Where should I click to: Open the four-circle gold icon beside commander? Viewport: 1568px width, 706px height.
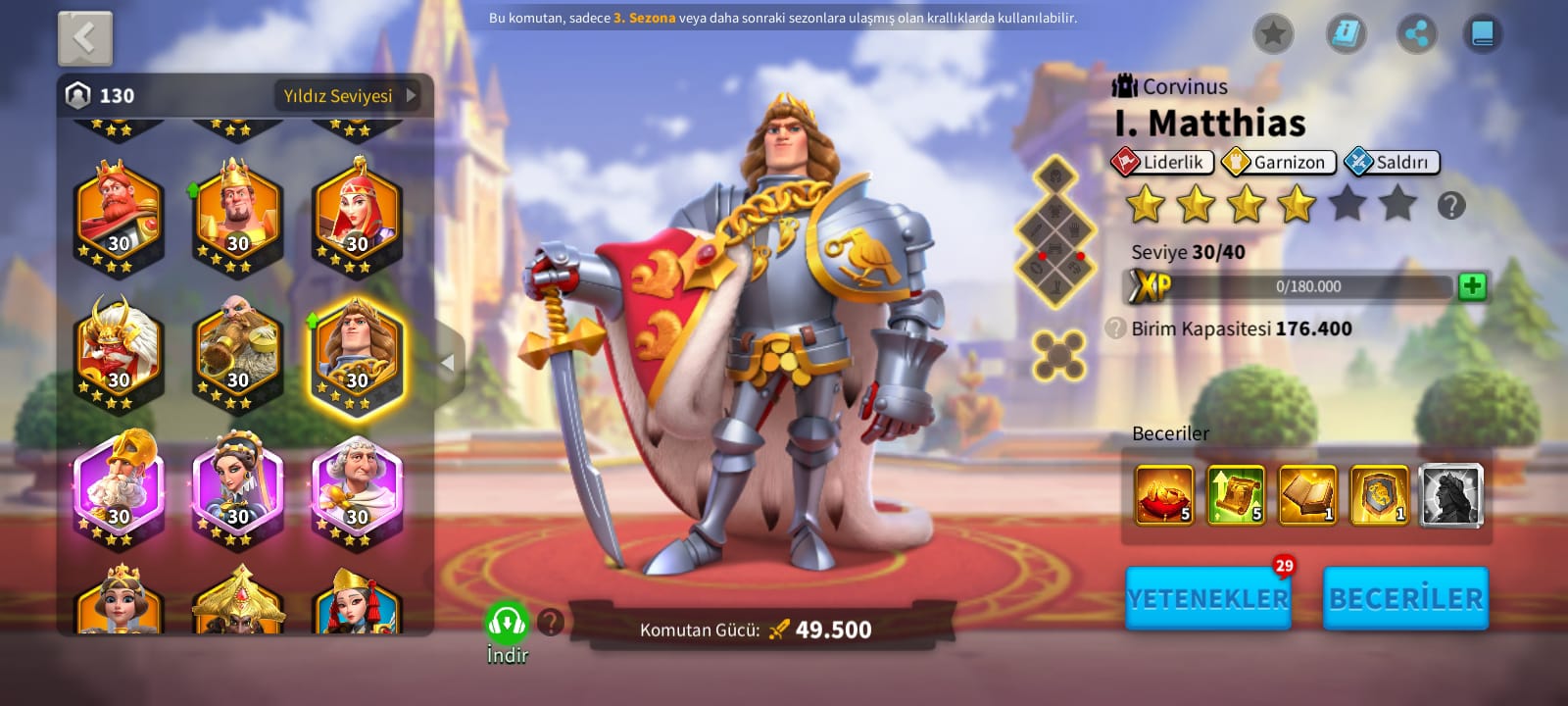tap(1059, 354)
